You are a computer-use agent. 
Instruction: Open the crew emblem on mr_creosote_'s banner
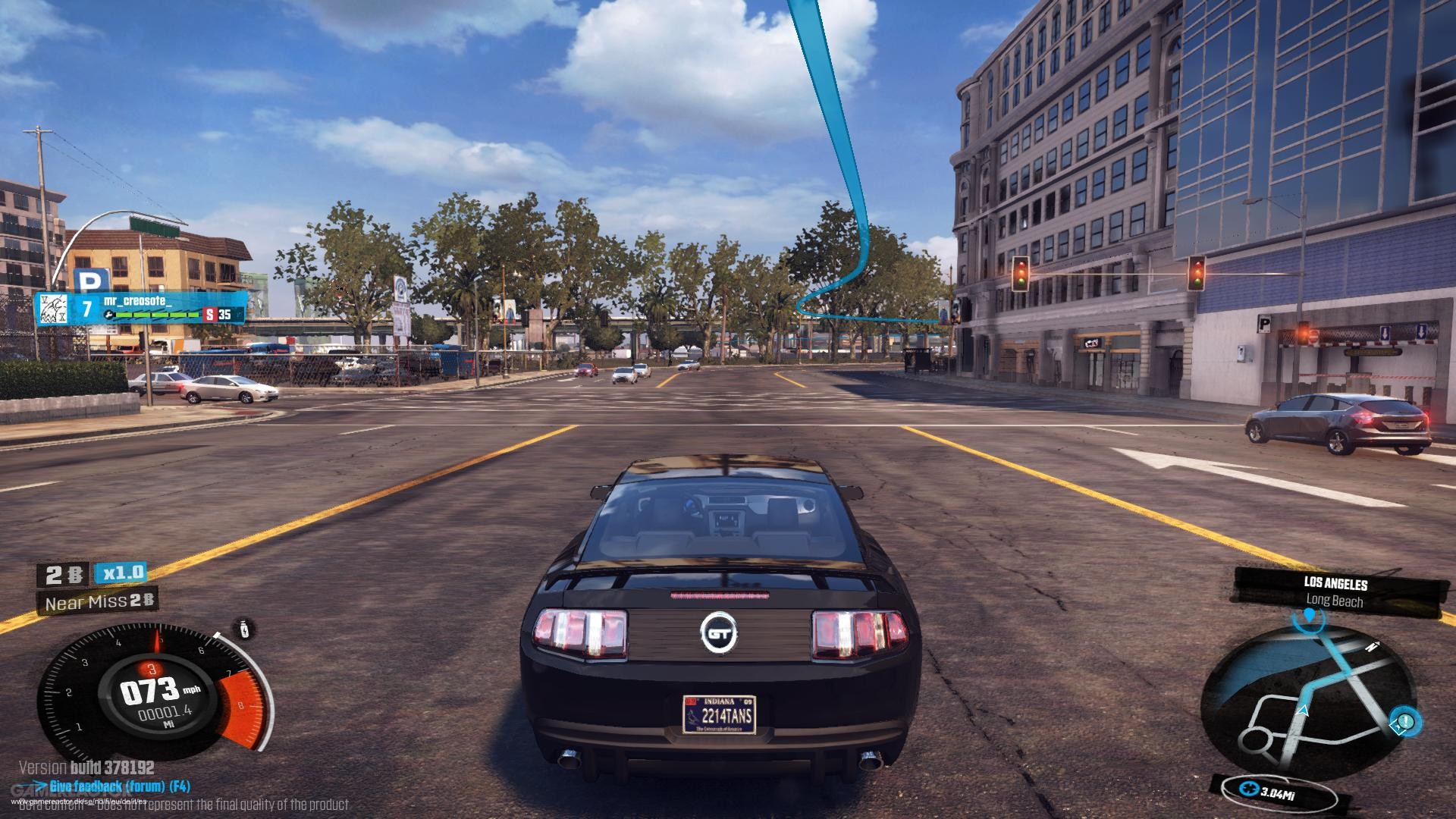(x=54, y=309)
